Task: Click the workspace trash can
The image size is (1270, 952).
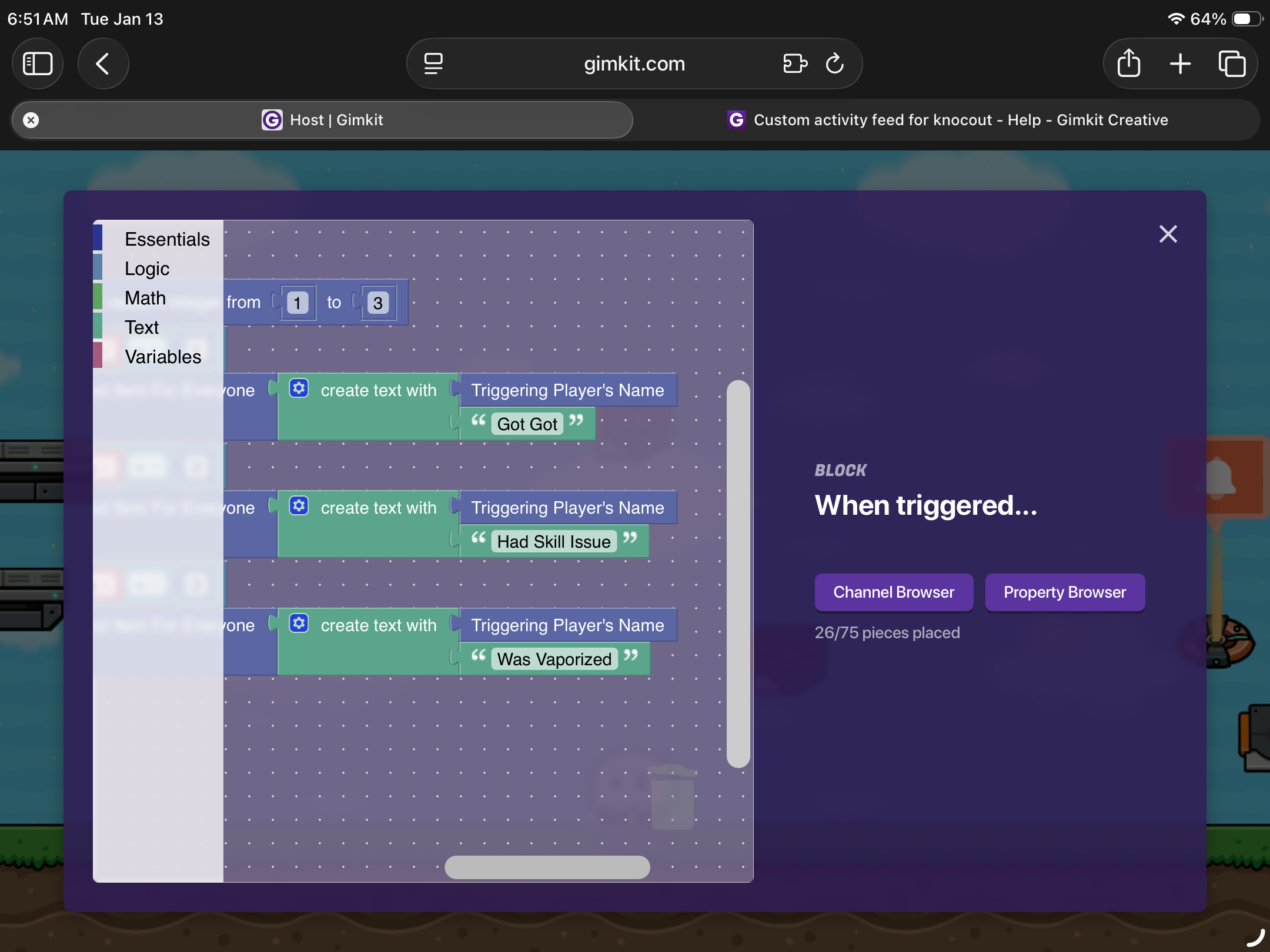Action: pos(672,797)
